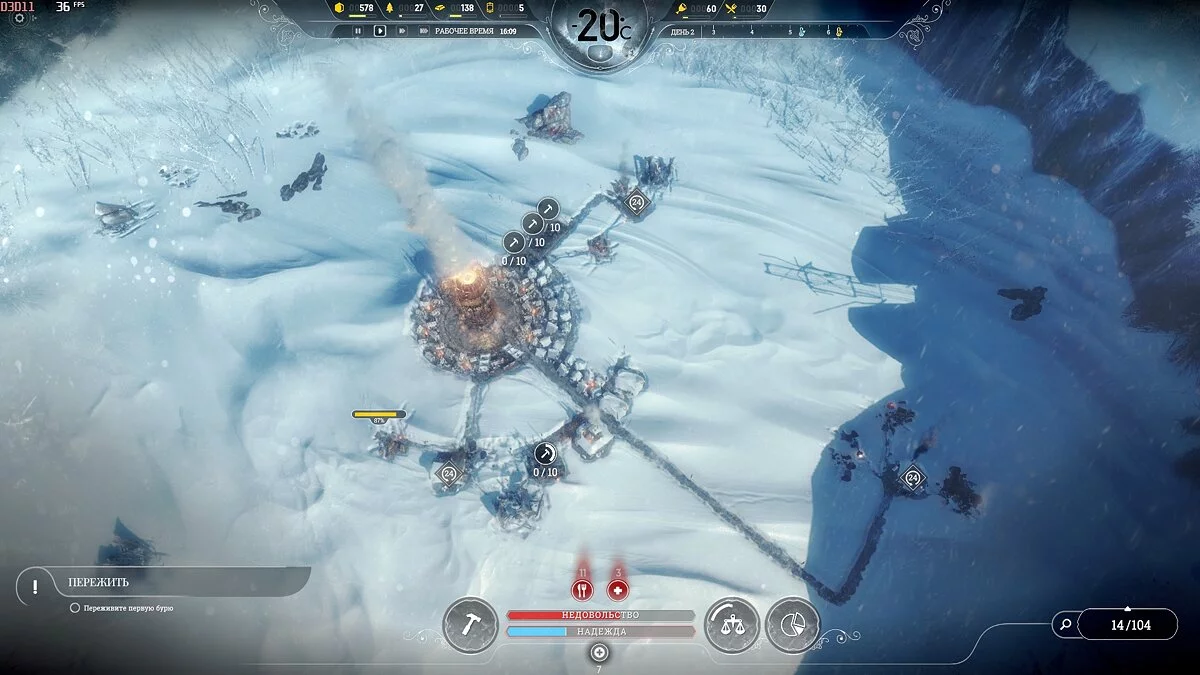Open the economy pie chart overview
The image size is (1200, 675).
coord(793,625)
